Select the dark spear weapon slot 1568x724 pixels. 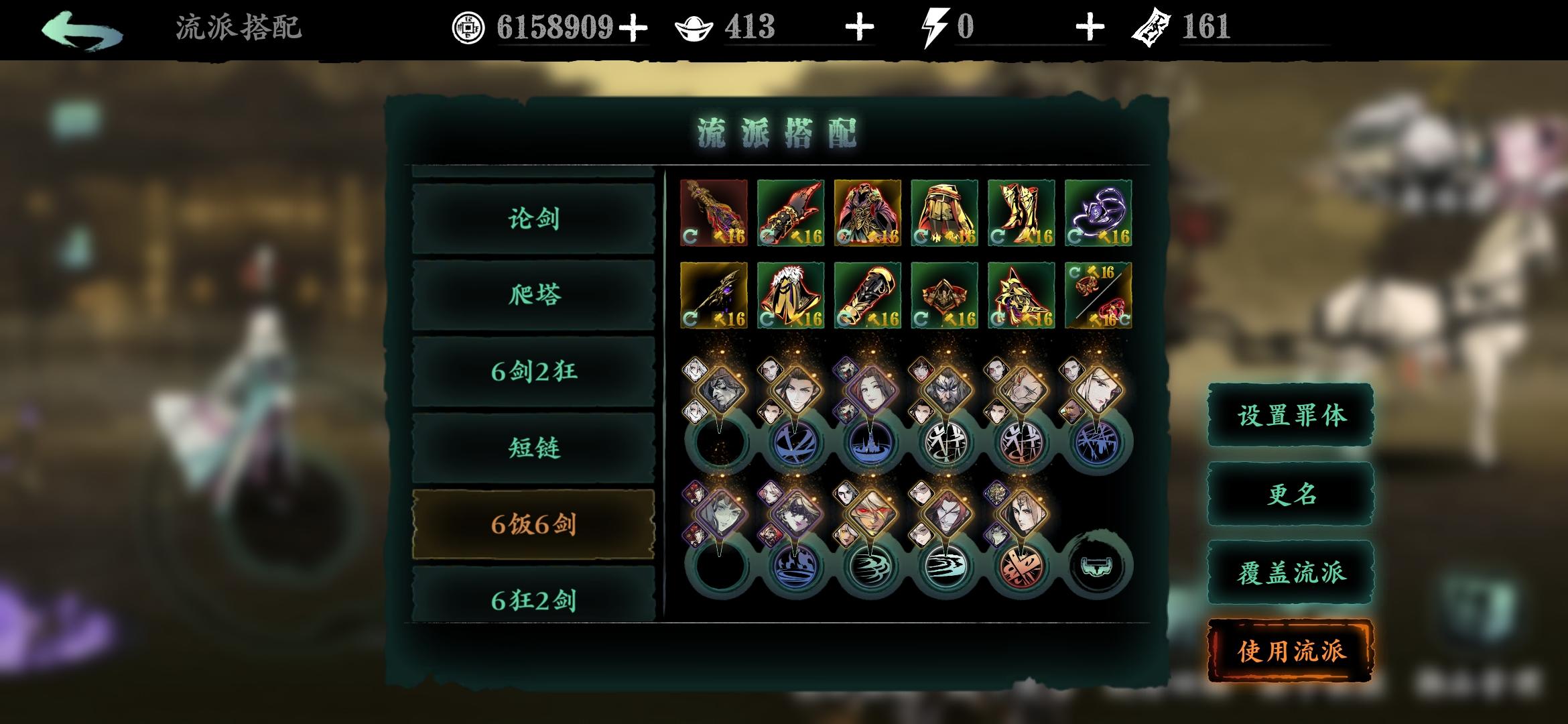(713, 295)
